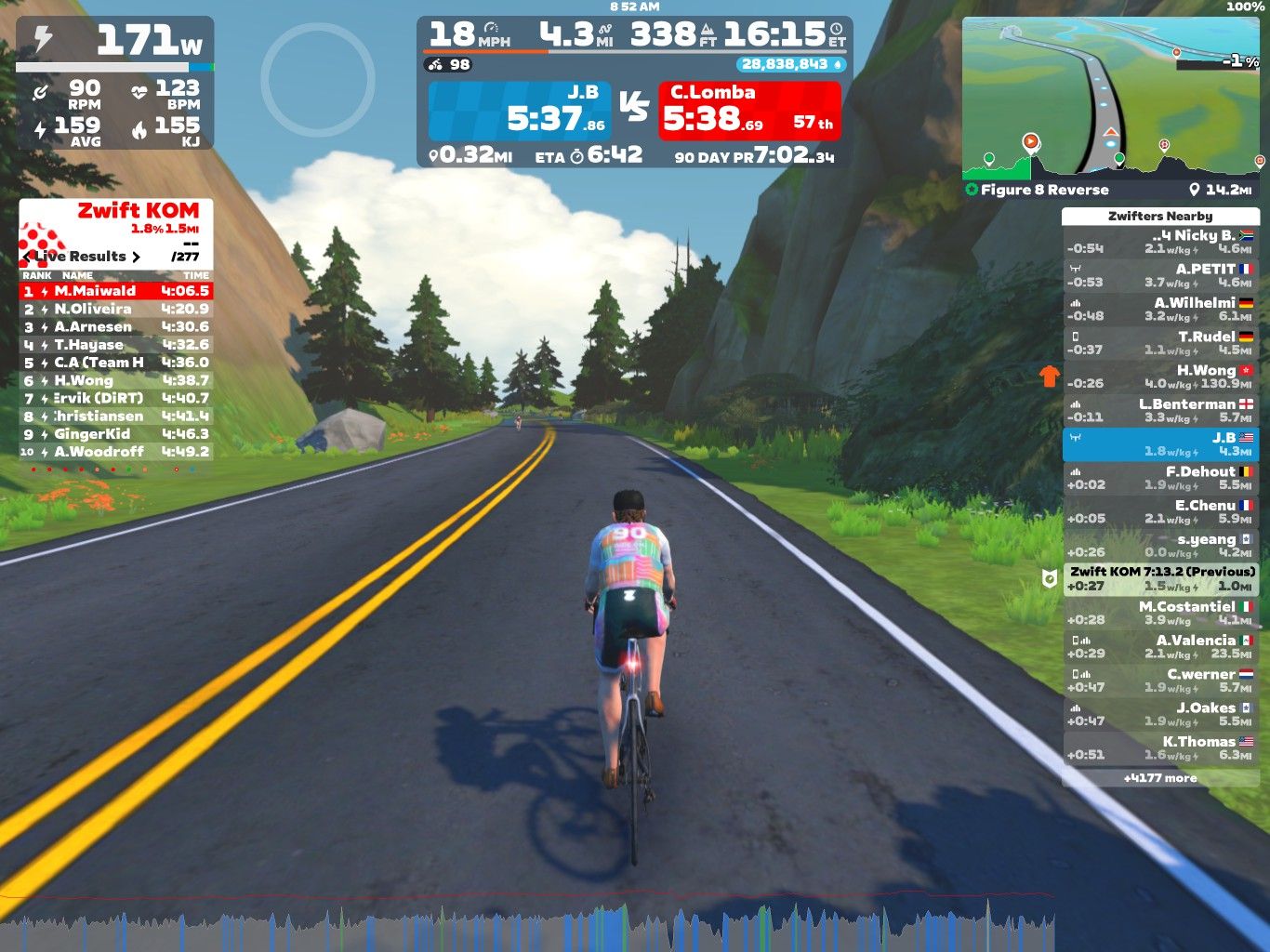The height and width of the screenshot is (952, 1270).
Task: Pick T.Rudel from Zwifters Nearby
Action: pyautogui.click(x=1160, y=343)
